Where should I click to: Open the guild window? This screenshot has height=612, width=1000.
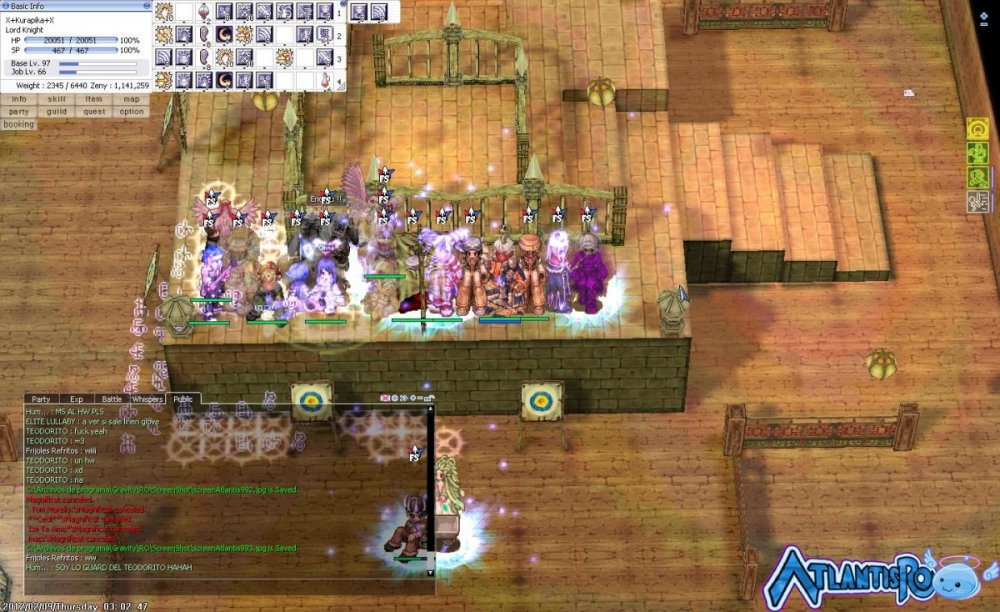57,112
